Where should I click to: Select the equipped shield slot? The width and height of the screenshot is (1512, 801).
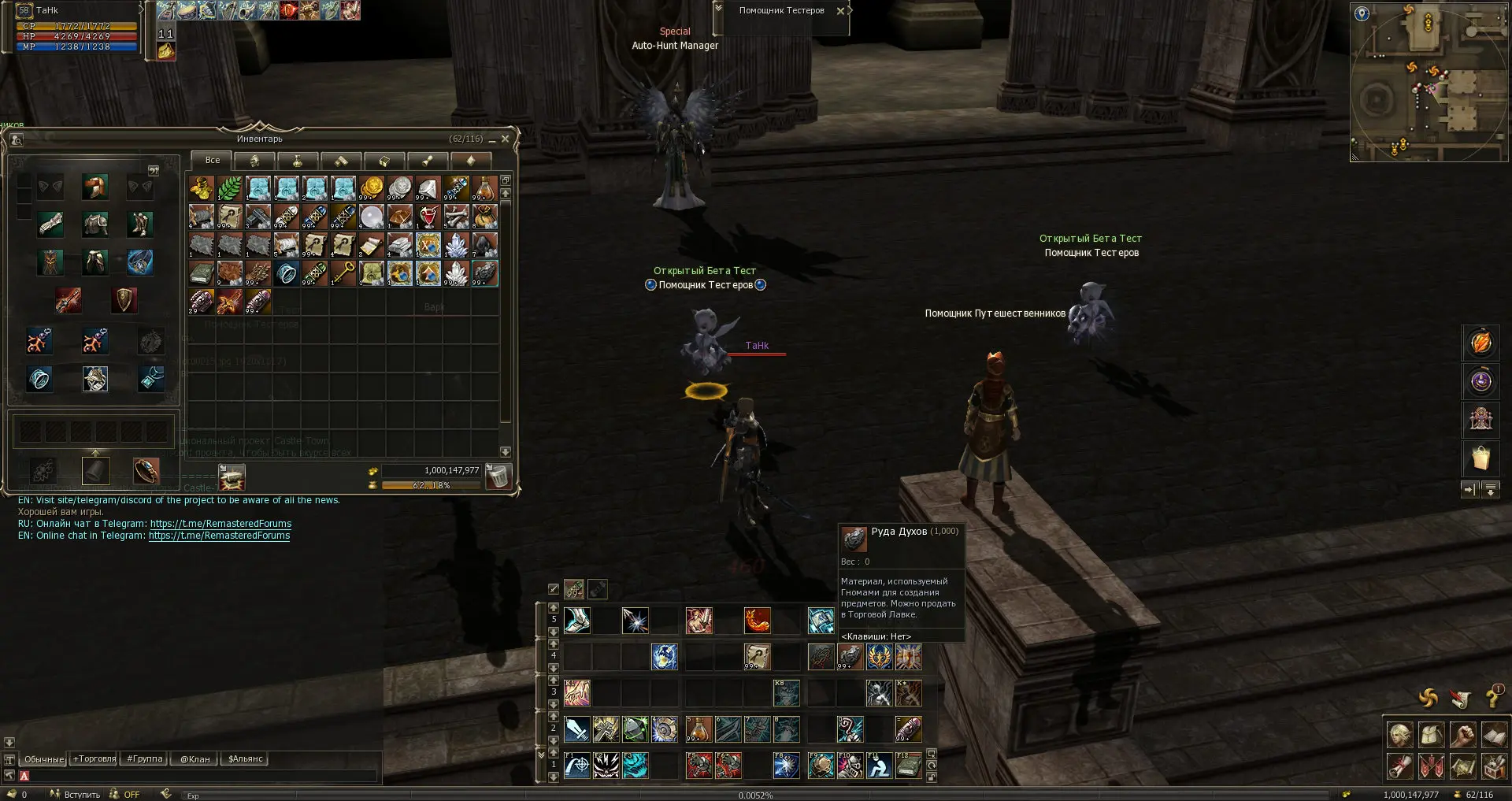click(124, 299)
